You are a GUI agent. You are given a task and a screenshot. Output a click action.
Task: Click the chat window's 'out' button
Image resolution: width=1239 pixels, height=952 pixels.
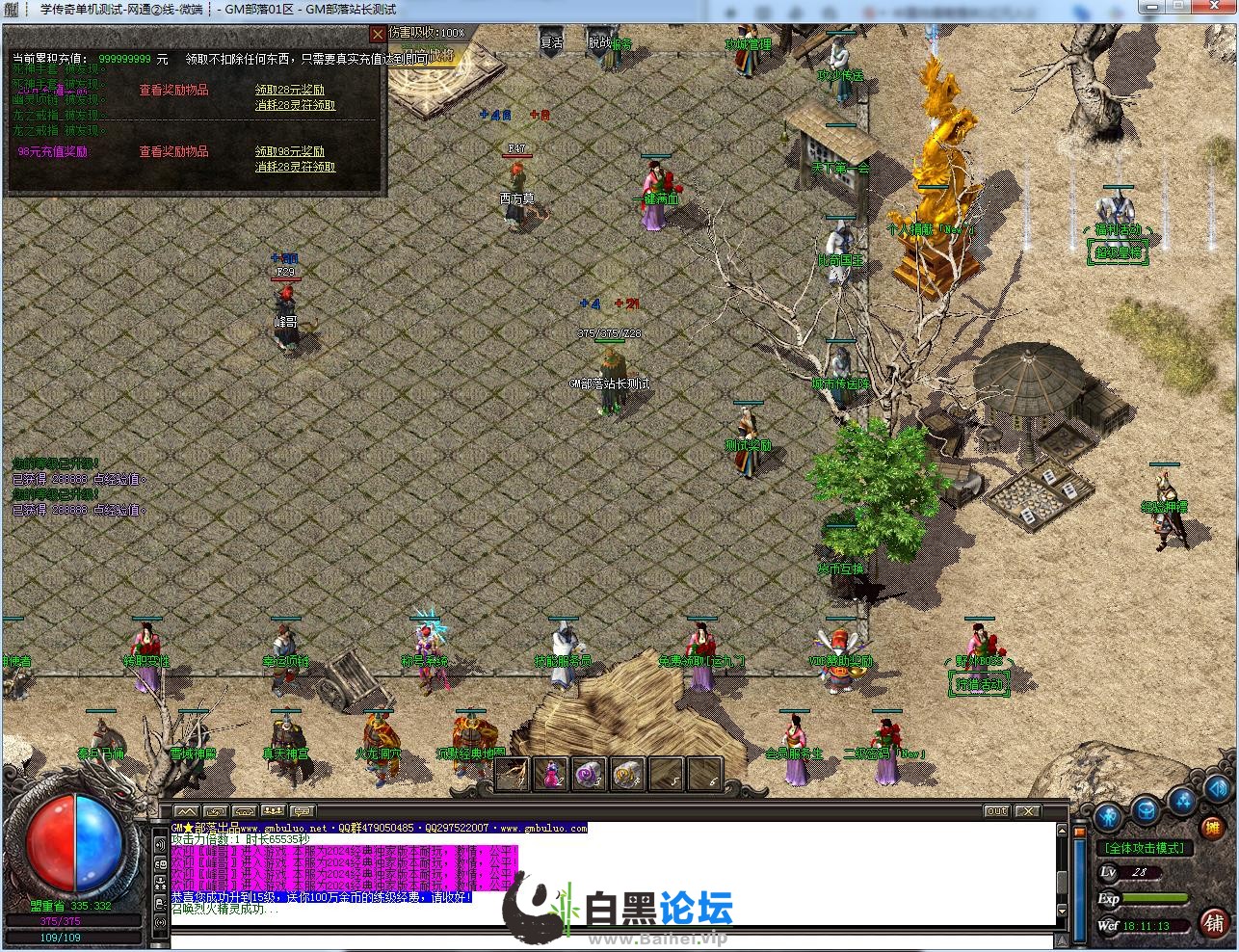point(996,811)
